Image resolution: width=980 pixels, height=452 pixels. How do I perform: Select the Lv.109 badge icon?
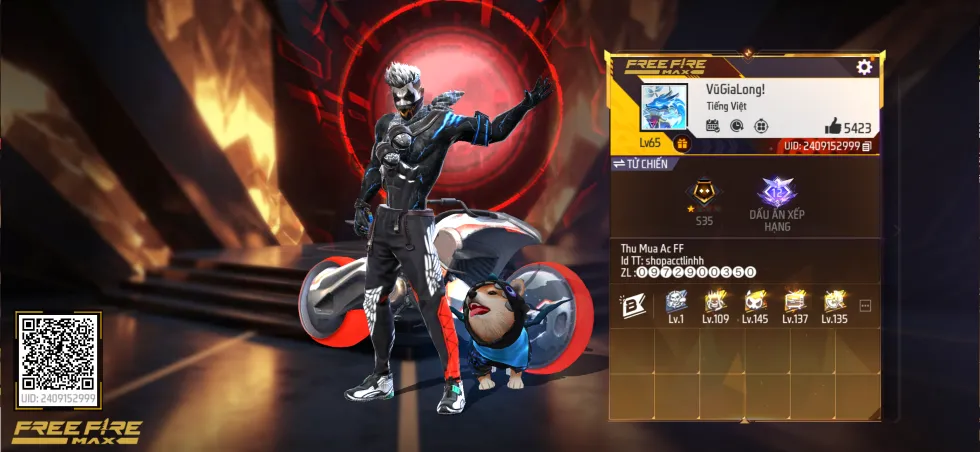(x=715, y=302)
